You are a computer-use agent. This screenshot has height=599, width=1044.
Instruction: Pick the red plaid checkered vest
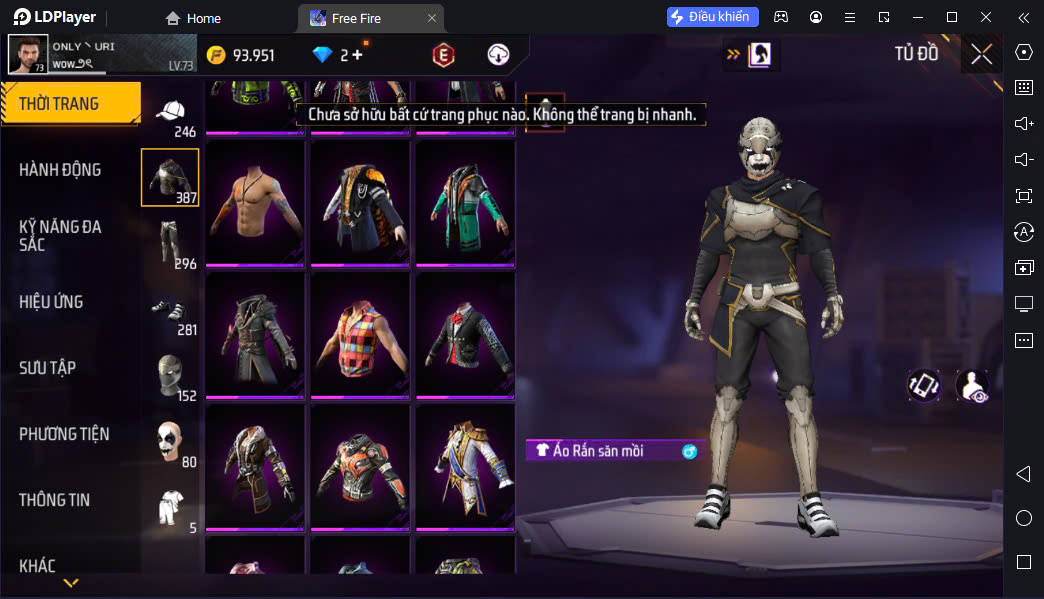(360, 335)
